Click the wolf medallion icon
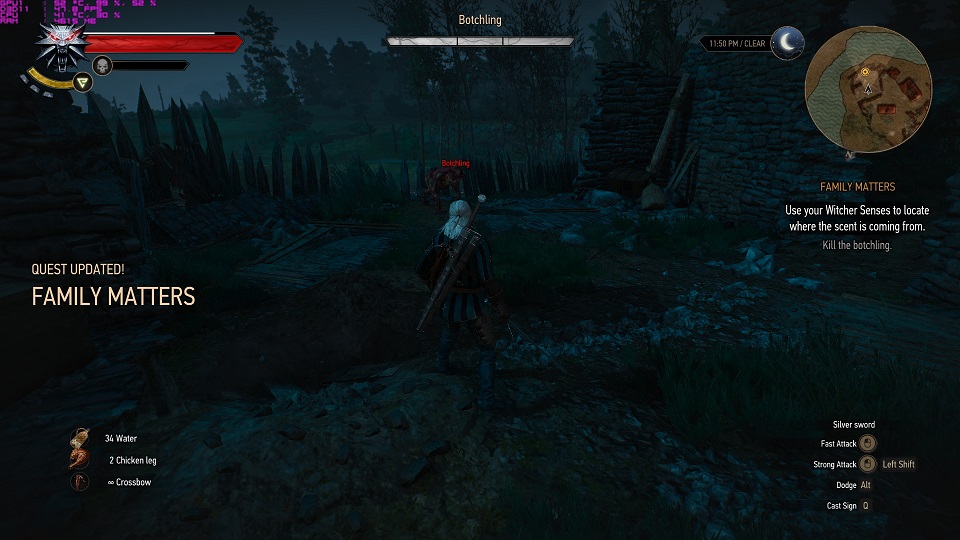Viewport: 960px width, 540px height. click(x=57, y=43)
